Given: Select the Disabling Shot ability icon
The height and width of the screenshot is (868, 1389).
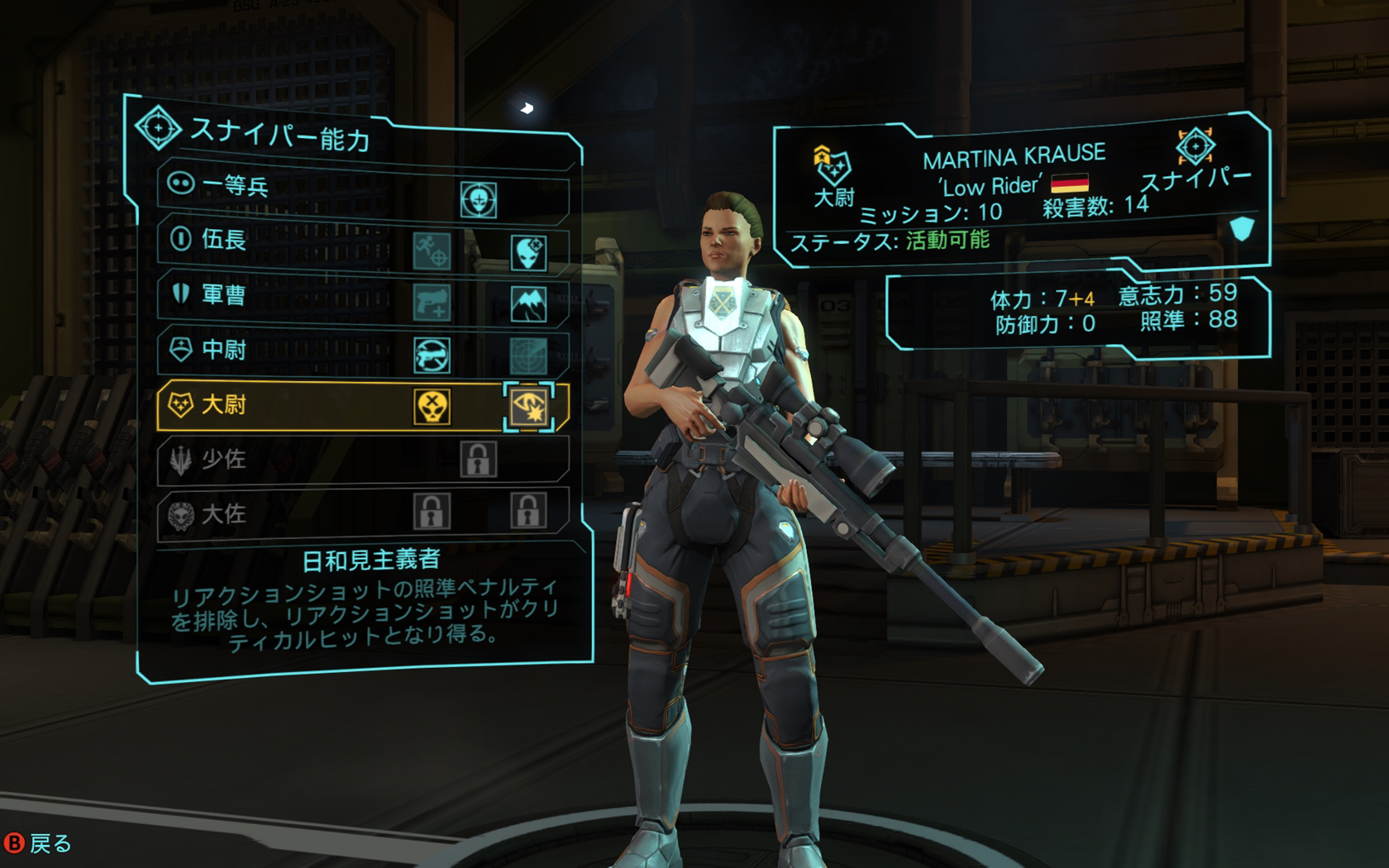Looking at the screenshot, I should tap(432, 355).
